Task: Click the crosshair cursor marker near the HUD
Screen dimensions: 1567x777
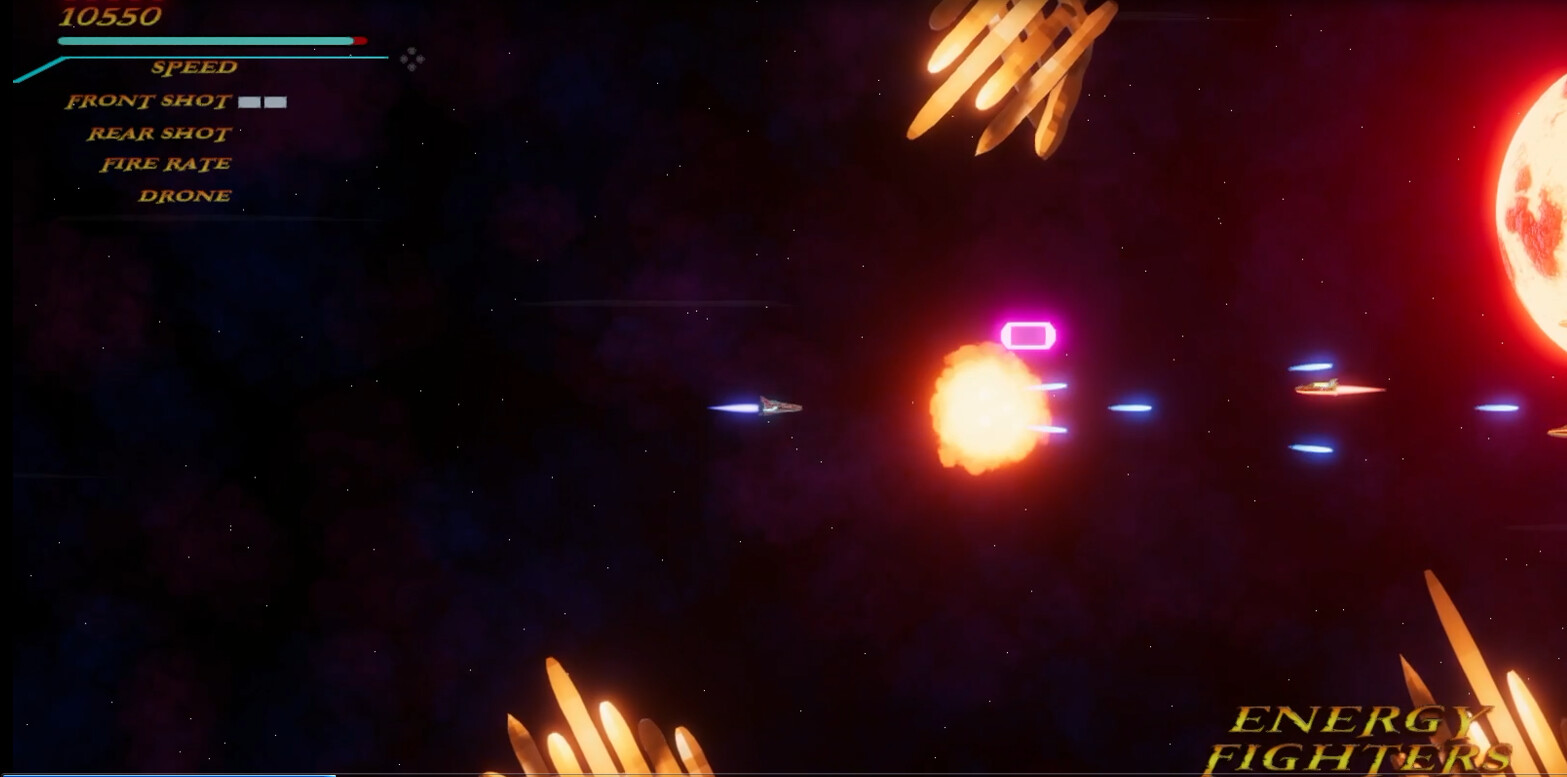Action: coord(413,61)
